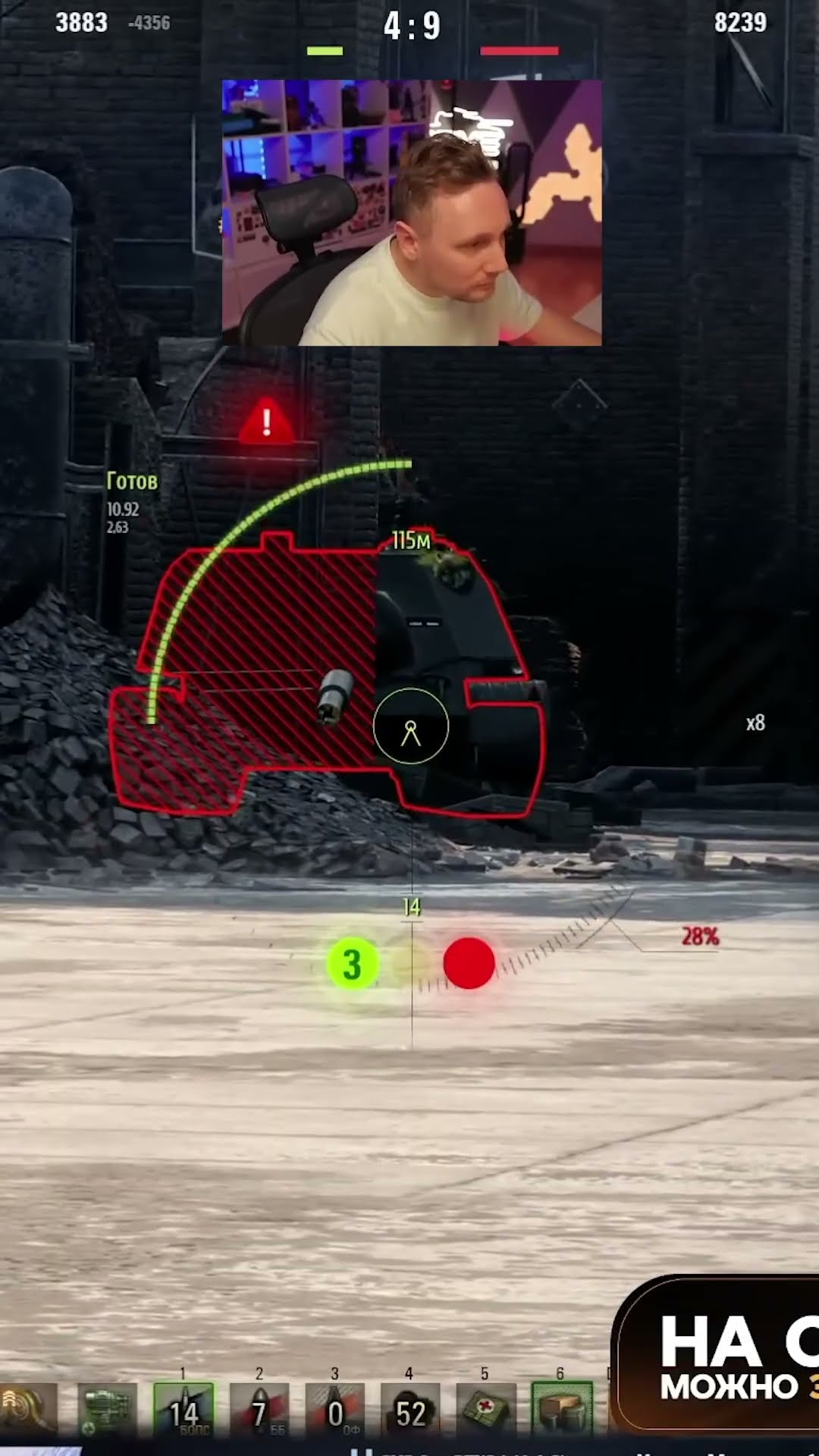The image size is (819, 1456).
Task: Click the streamer webcam overlay
Action: pos(412,213)
